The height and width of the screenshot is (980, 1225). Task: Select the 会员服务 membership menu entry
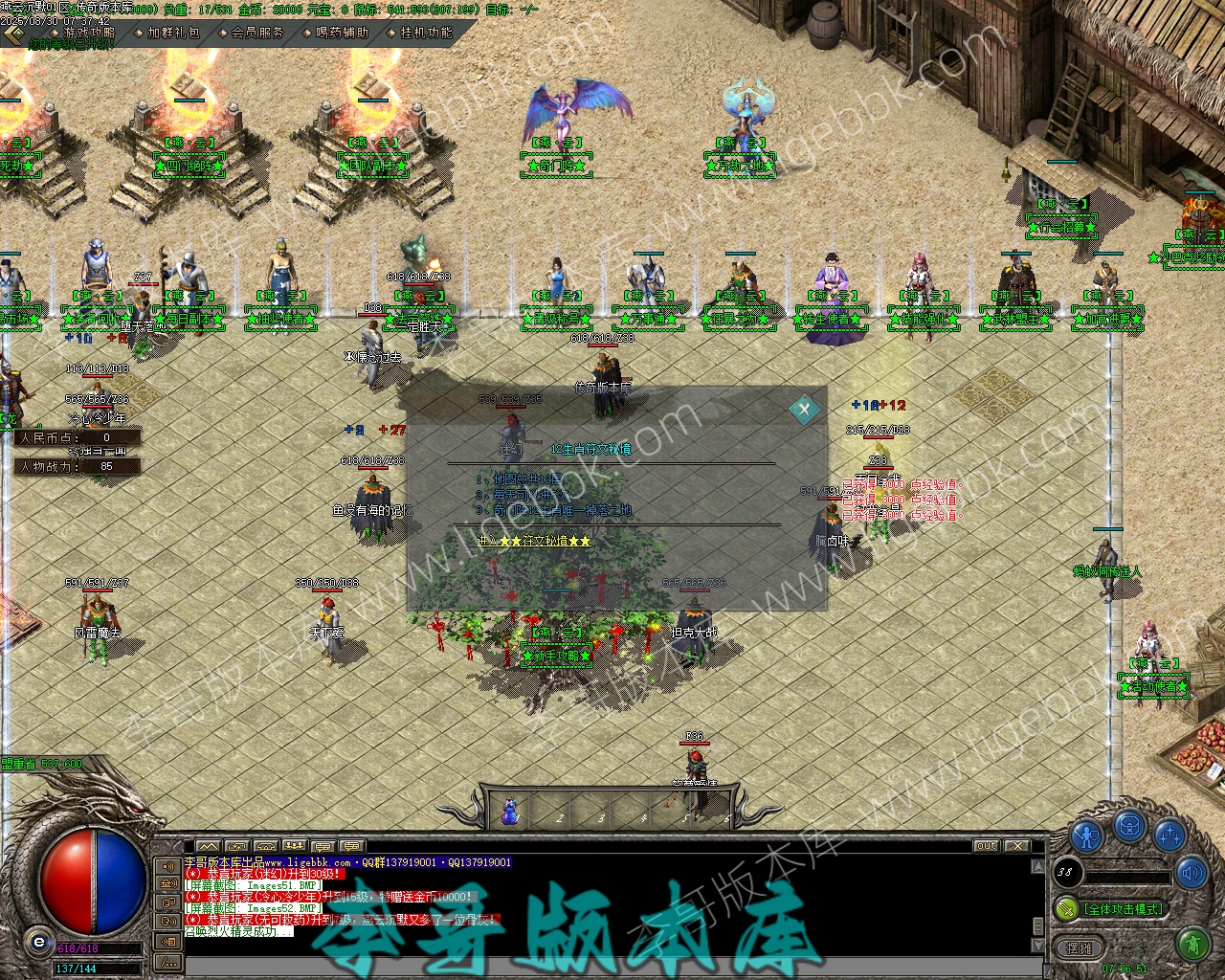(256, 33)
